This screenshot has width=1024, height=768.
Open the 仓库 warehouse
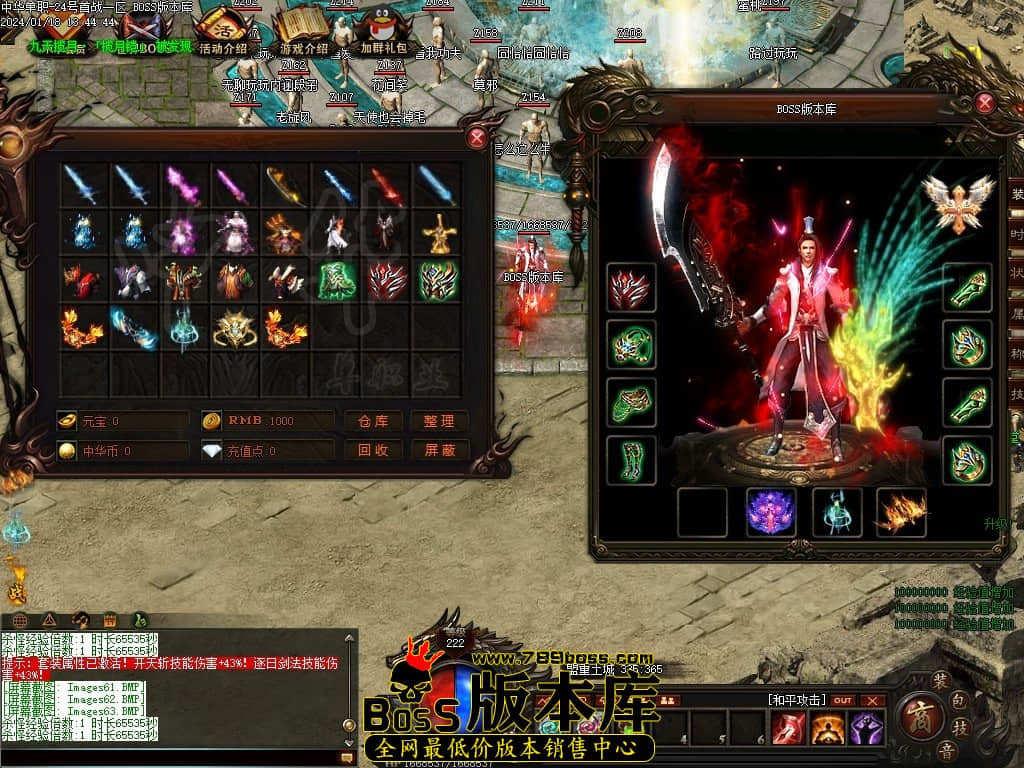[x=373, y=421]
